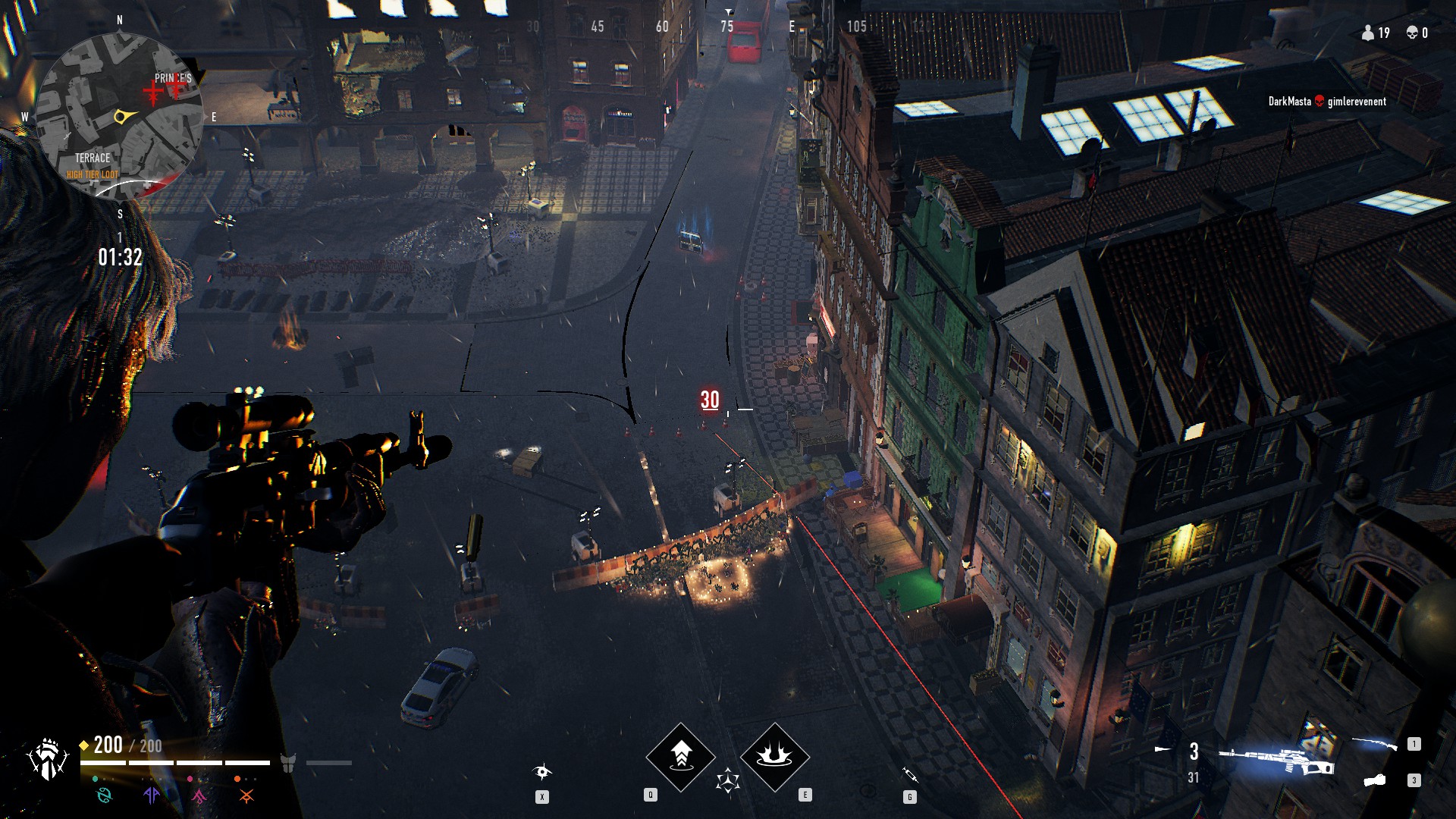Activate the ground splash shockwave ability
Image resolution: width=1456 pixels, height=819 pixels.
click(774, 756)
